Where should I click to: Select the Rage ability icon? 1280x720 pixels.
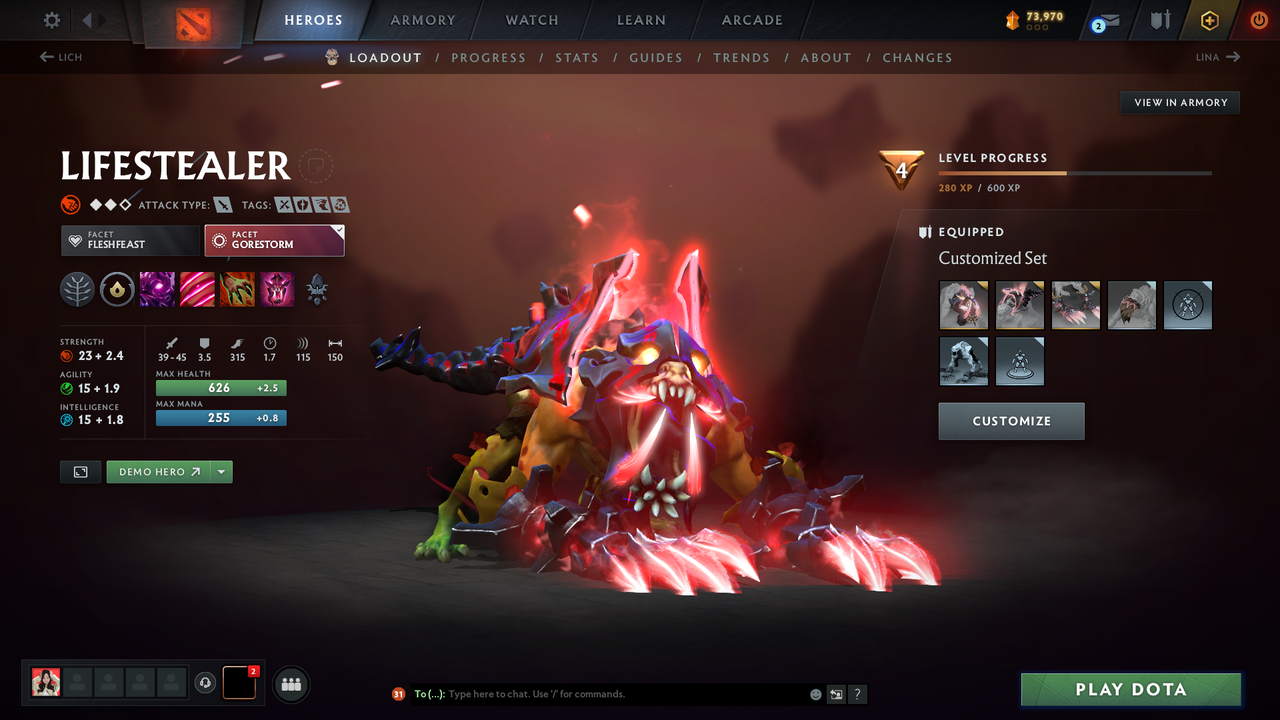tap(158, 289)
